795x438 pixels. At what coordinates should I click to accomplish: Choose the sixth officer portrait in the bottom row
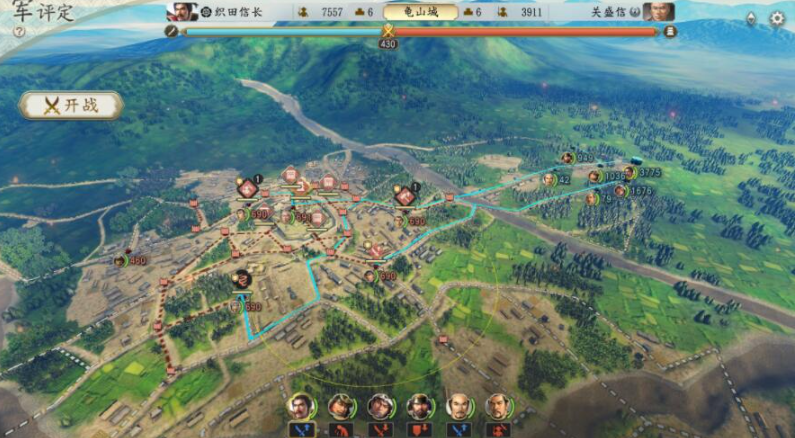[499, 406]
